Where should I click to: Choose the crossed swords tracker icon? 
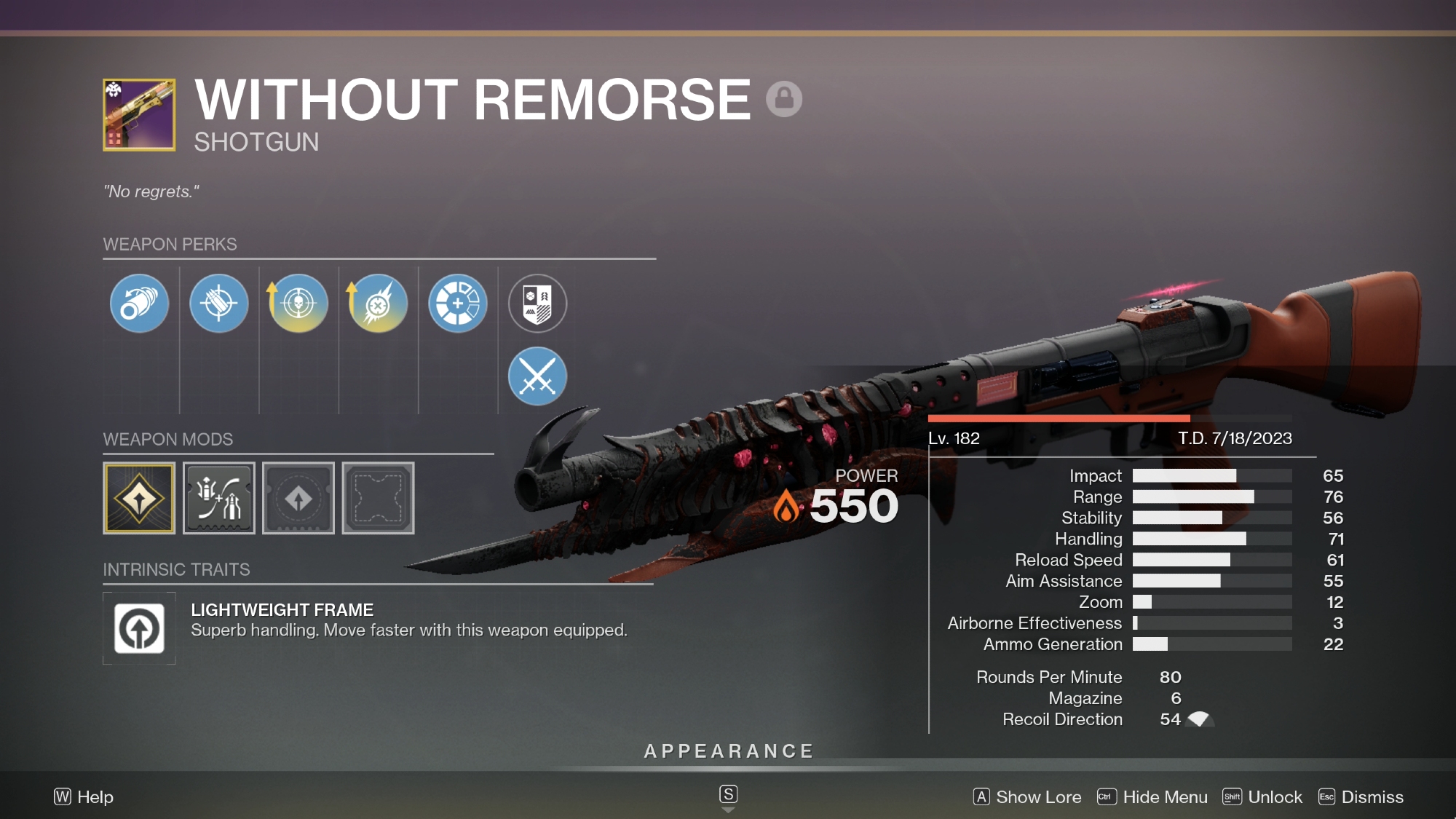pyautogui.click(x=537, y=376)
